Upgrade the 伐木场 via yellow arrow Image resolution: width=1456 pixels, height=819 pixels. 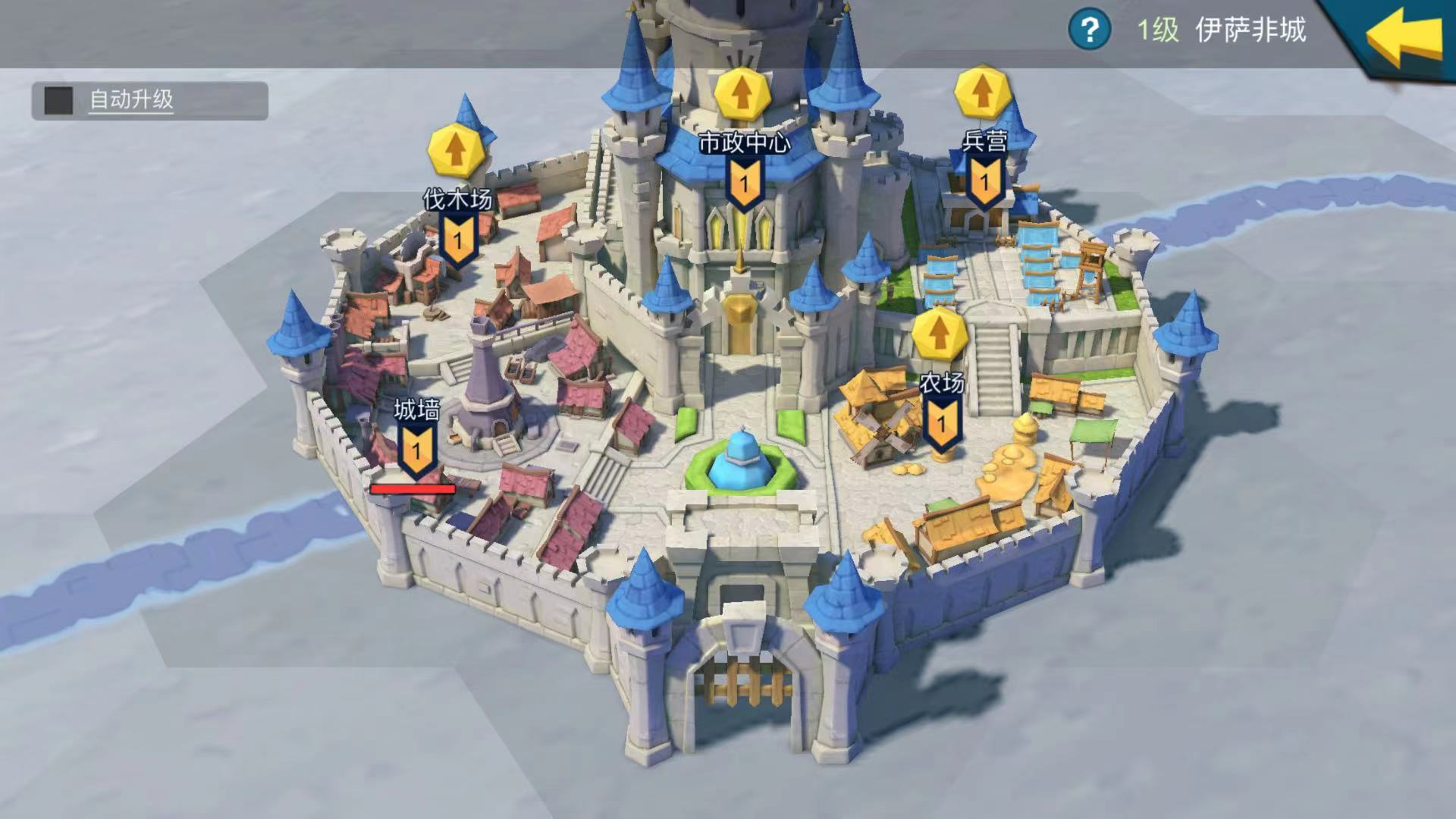[x=456, y=149]
